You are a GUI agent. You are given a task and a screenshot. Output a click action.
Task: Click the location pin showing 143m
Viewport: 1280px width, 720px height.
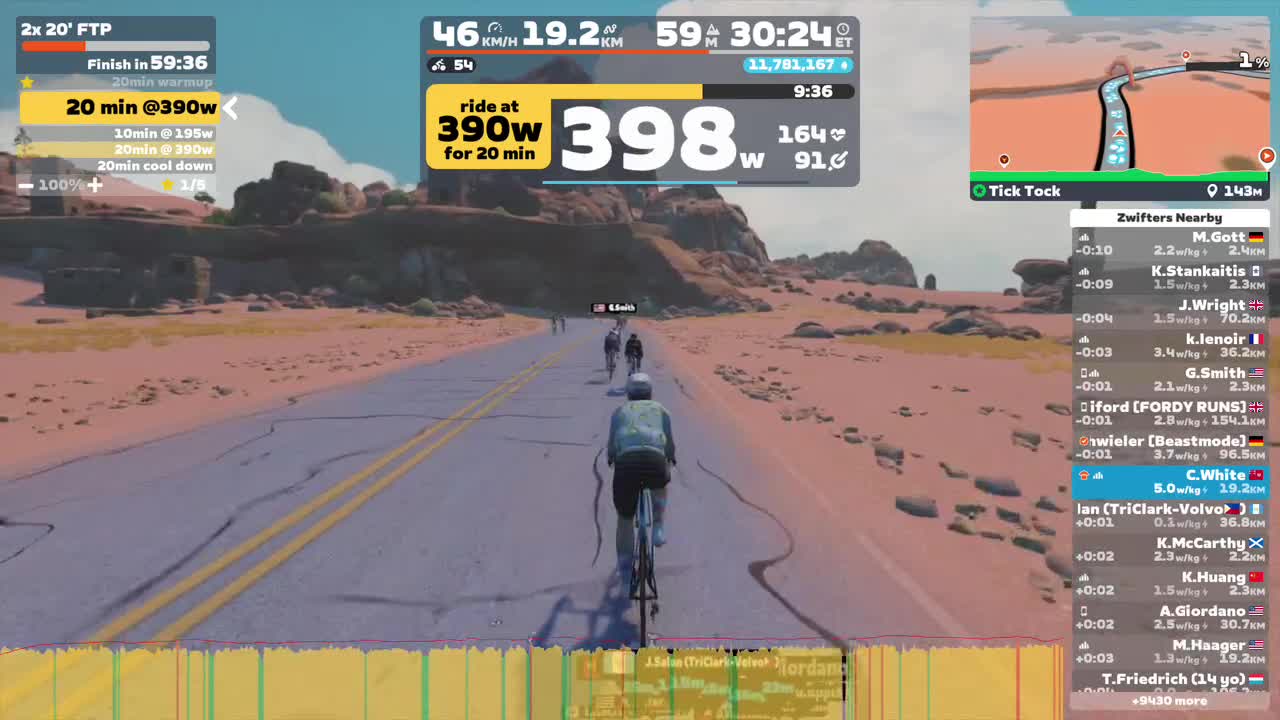click(x=1212, y=190)
